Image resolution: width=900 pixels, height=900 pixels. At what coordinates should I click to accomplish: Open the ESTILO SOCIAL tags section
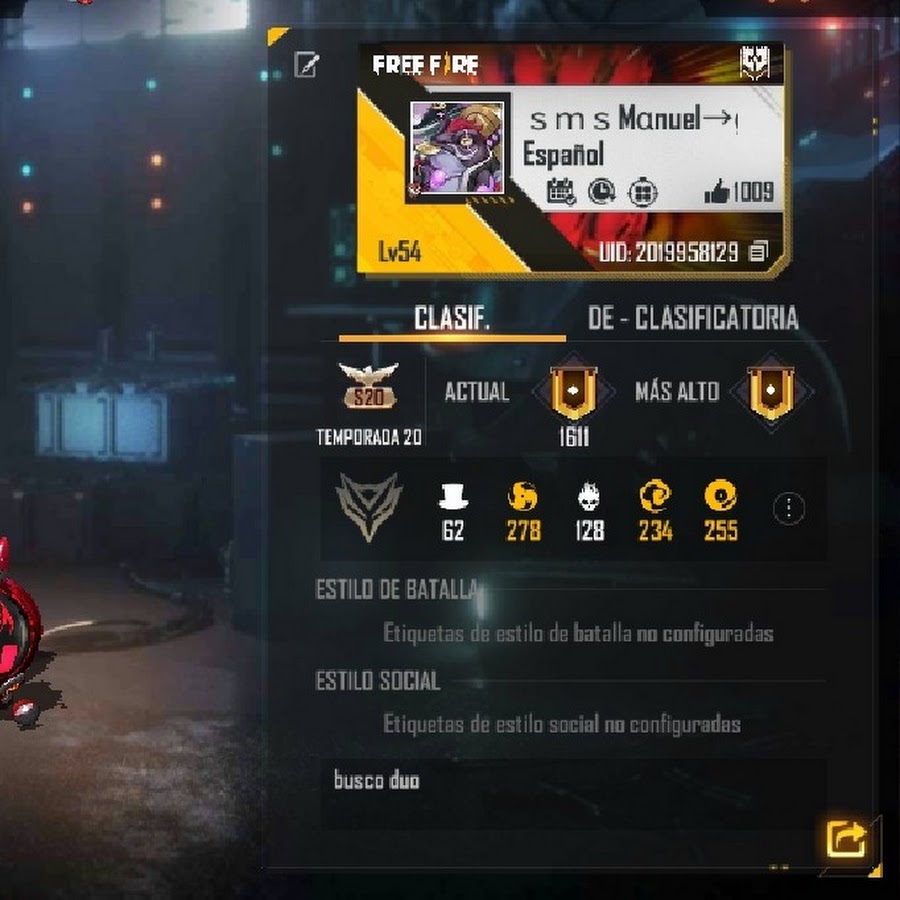point(561,723)
